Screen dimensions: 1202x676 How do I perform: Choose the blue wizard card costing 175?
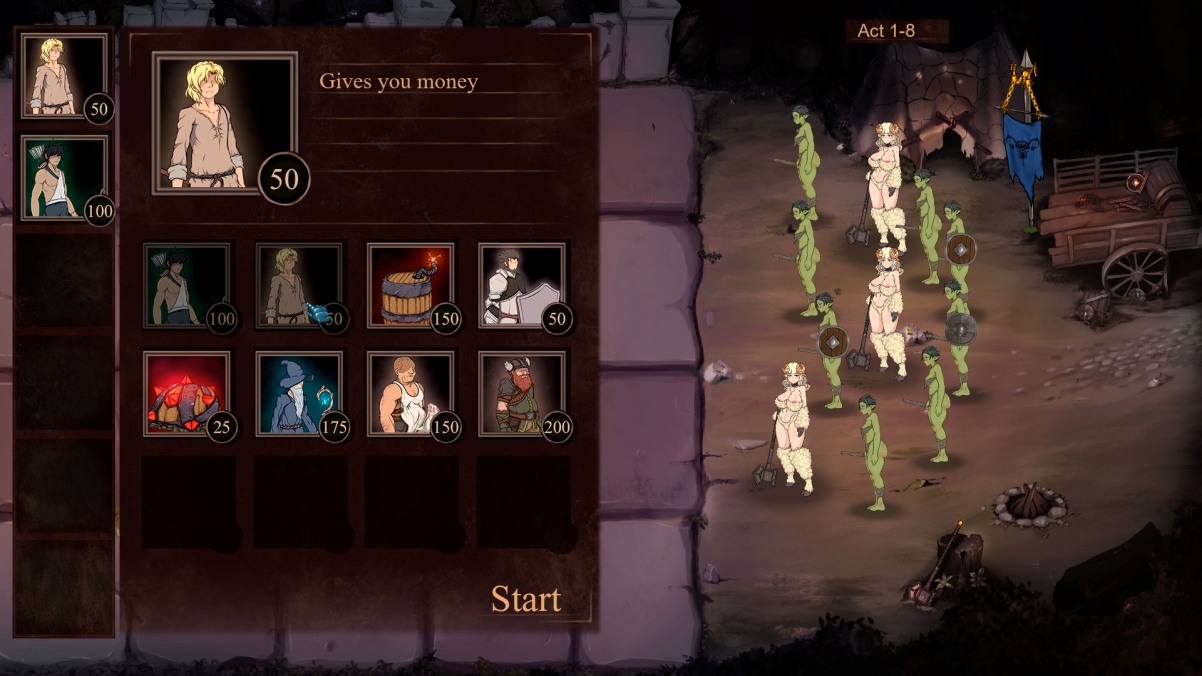[x=298, y=393]
